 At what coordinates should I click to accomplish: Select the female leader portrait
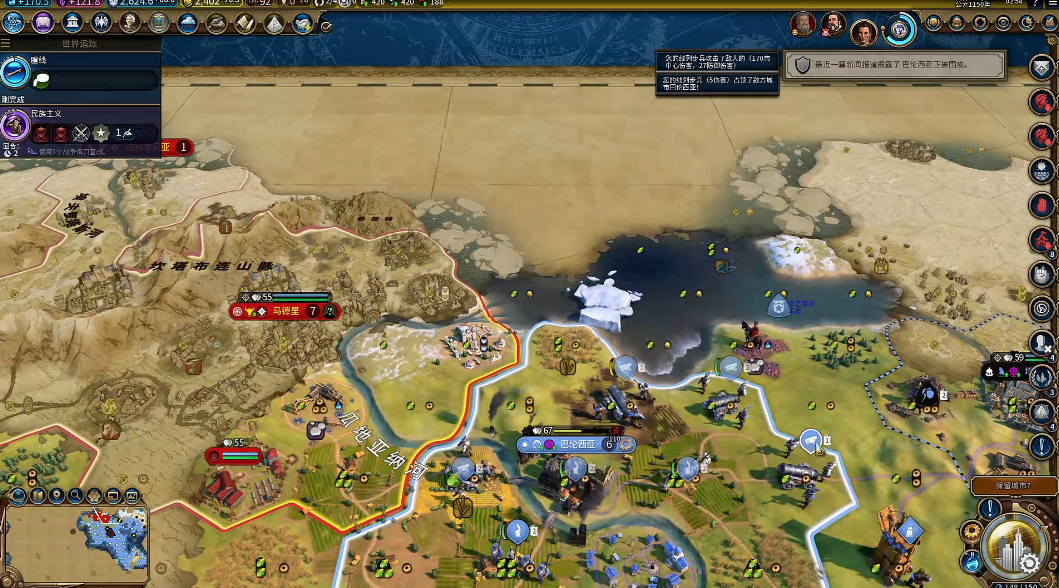coord(864,32)
